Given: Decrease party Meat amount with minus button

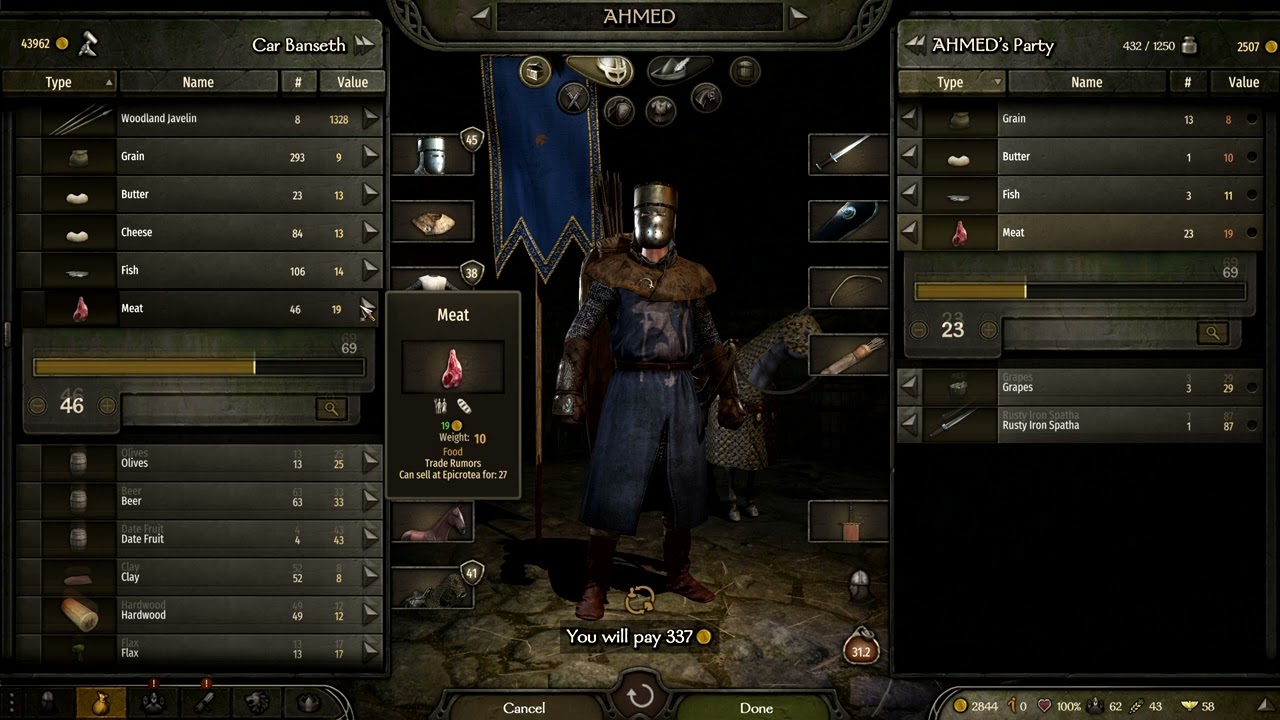Looking at the screenshot, I should point(919,330).
